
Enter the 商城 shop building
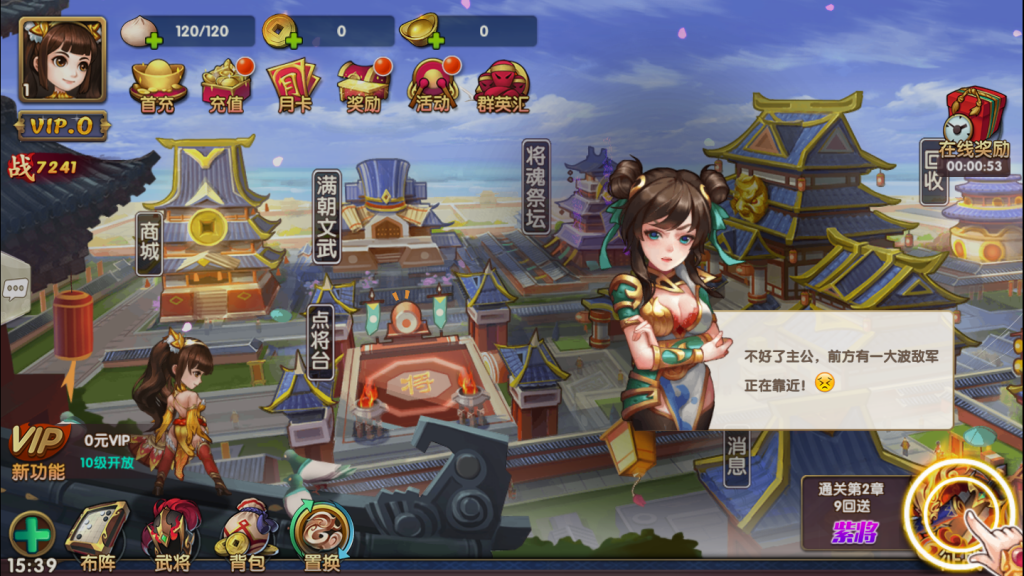point(150,242)
